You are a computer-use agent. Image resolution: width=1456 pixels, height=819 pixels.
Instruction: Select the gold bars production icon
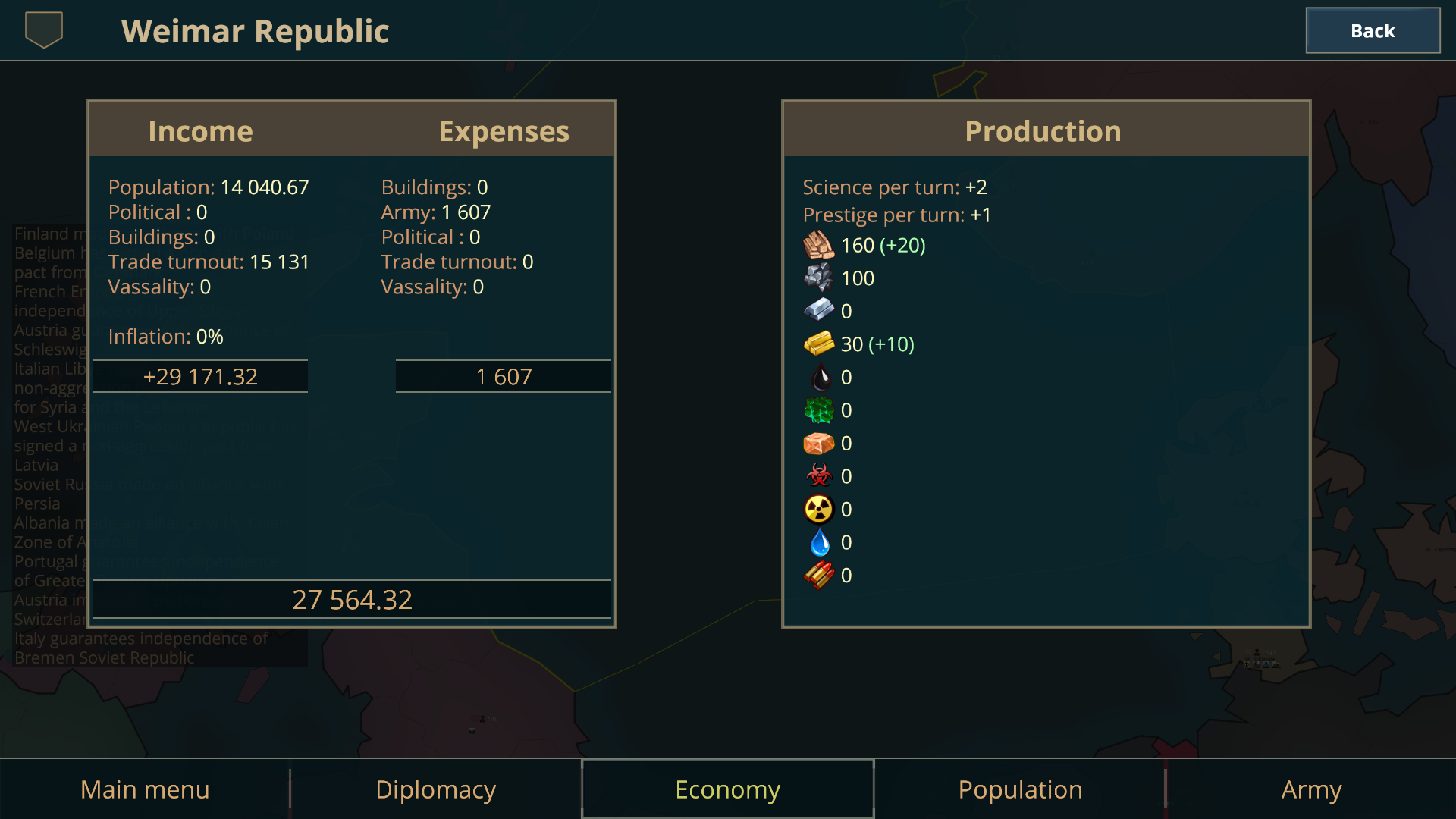tap(819, 344)
